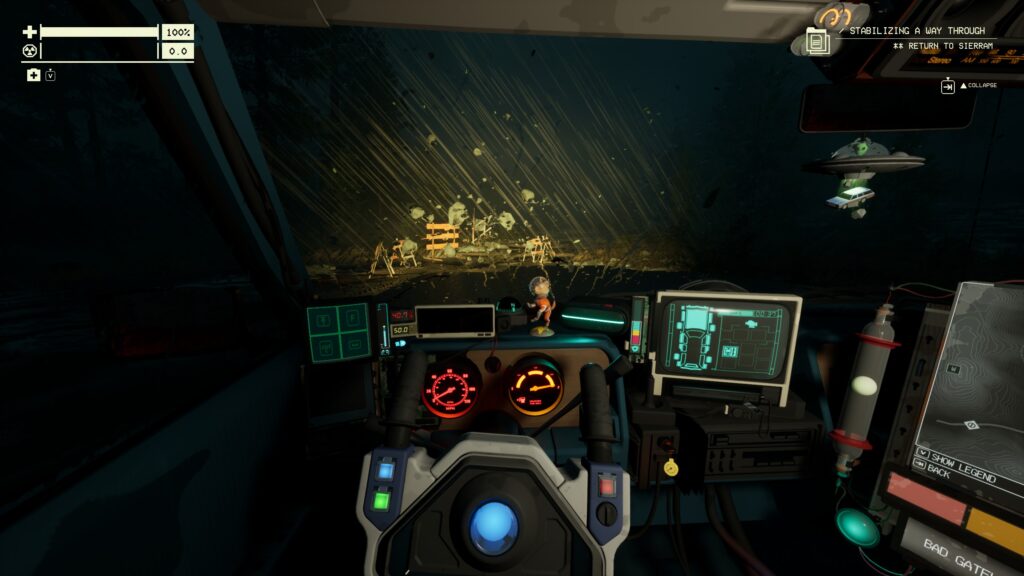
Task: Go back from the map screen
Action: (x=940, y=473)
